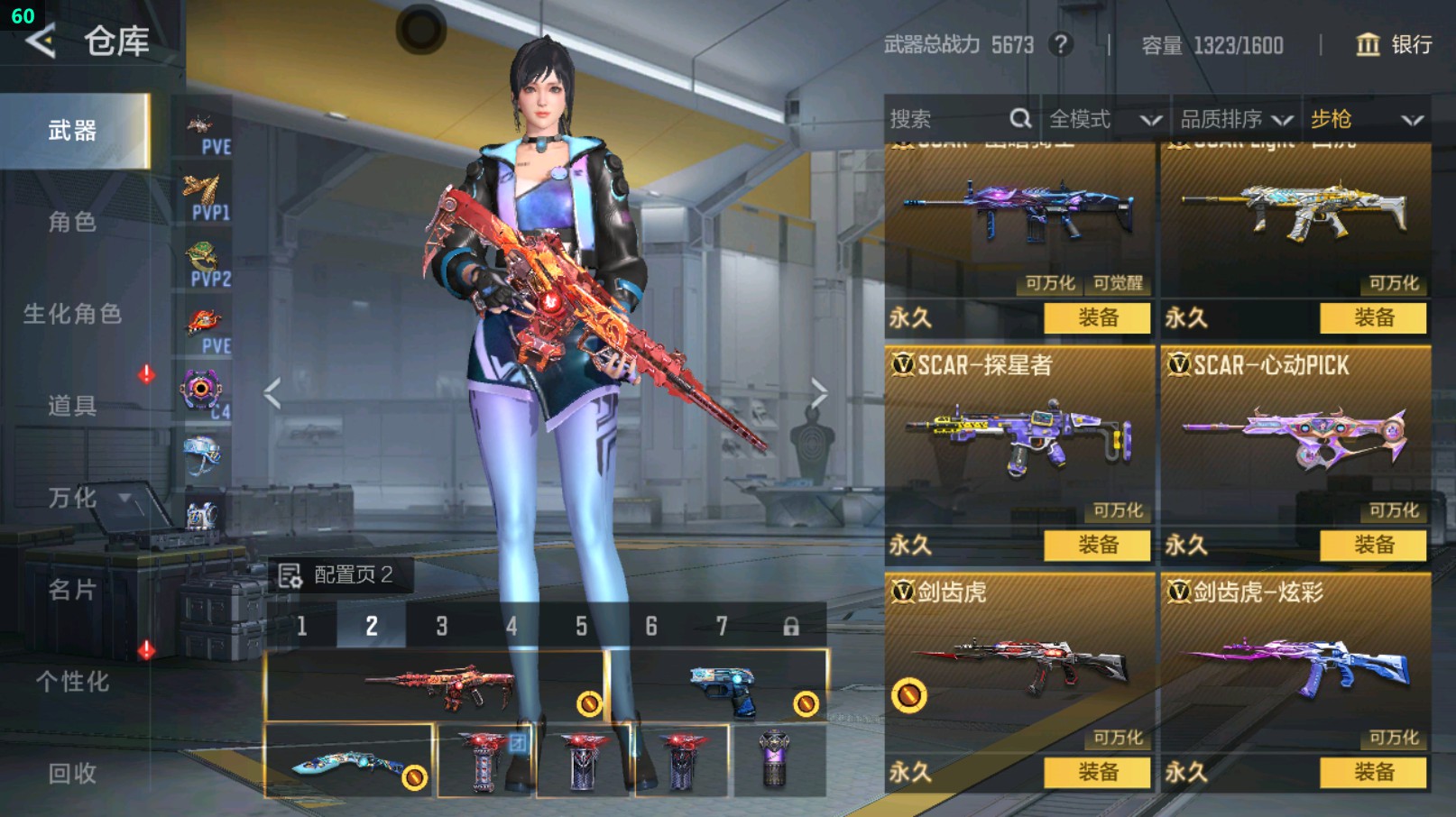Screen dimensions: 1456x817
Task: Open the 银行 bank
Action: (1394, 44)
